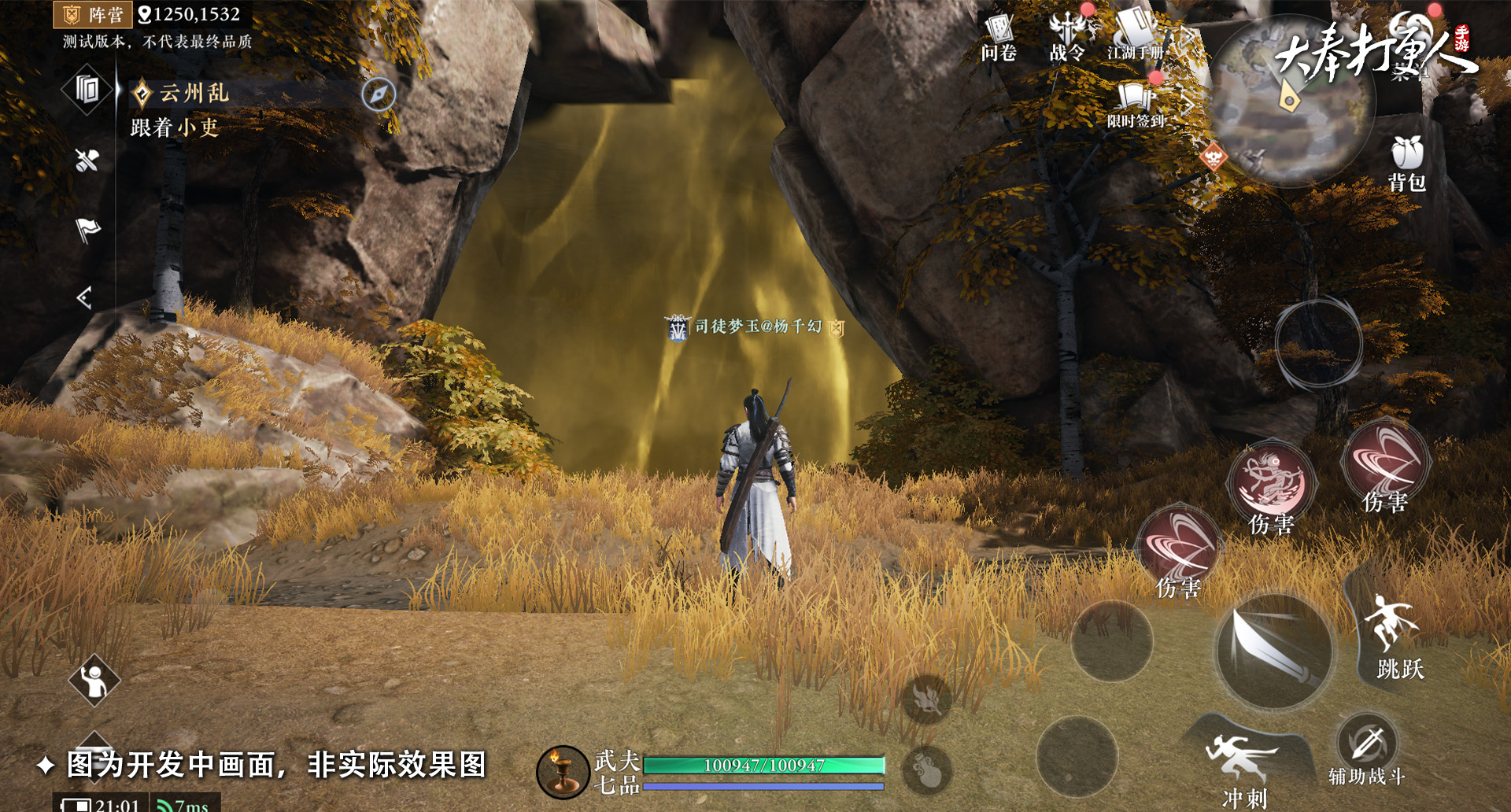Open the 阵营 faction button

pyautogui.click(x=94, y=14)
